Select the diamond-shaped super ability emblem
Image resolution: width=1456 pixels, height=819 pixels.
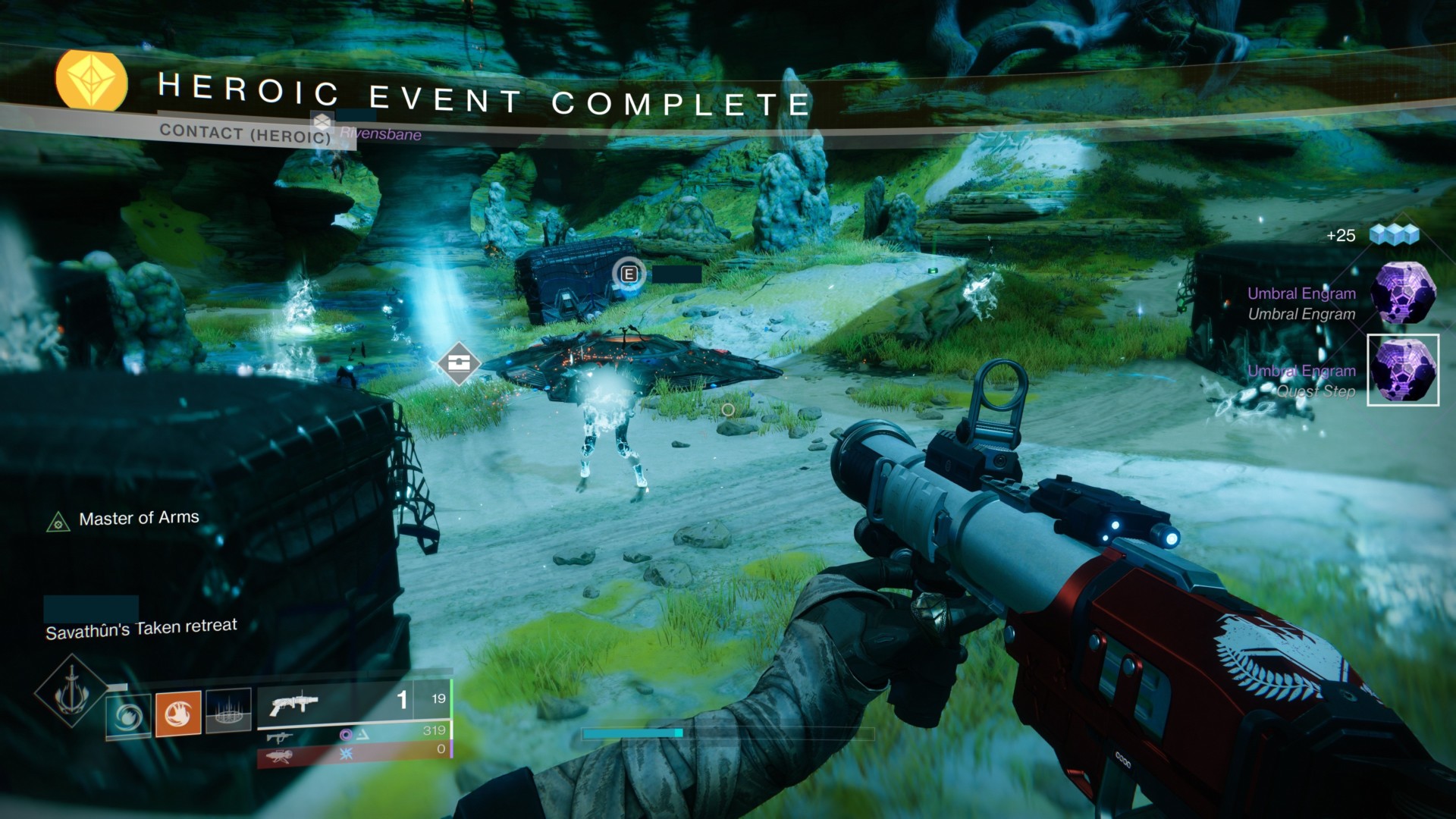point(71,691)
